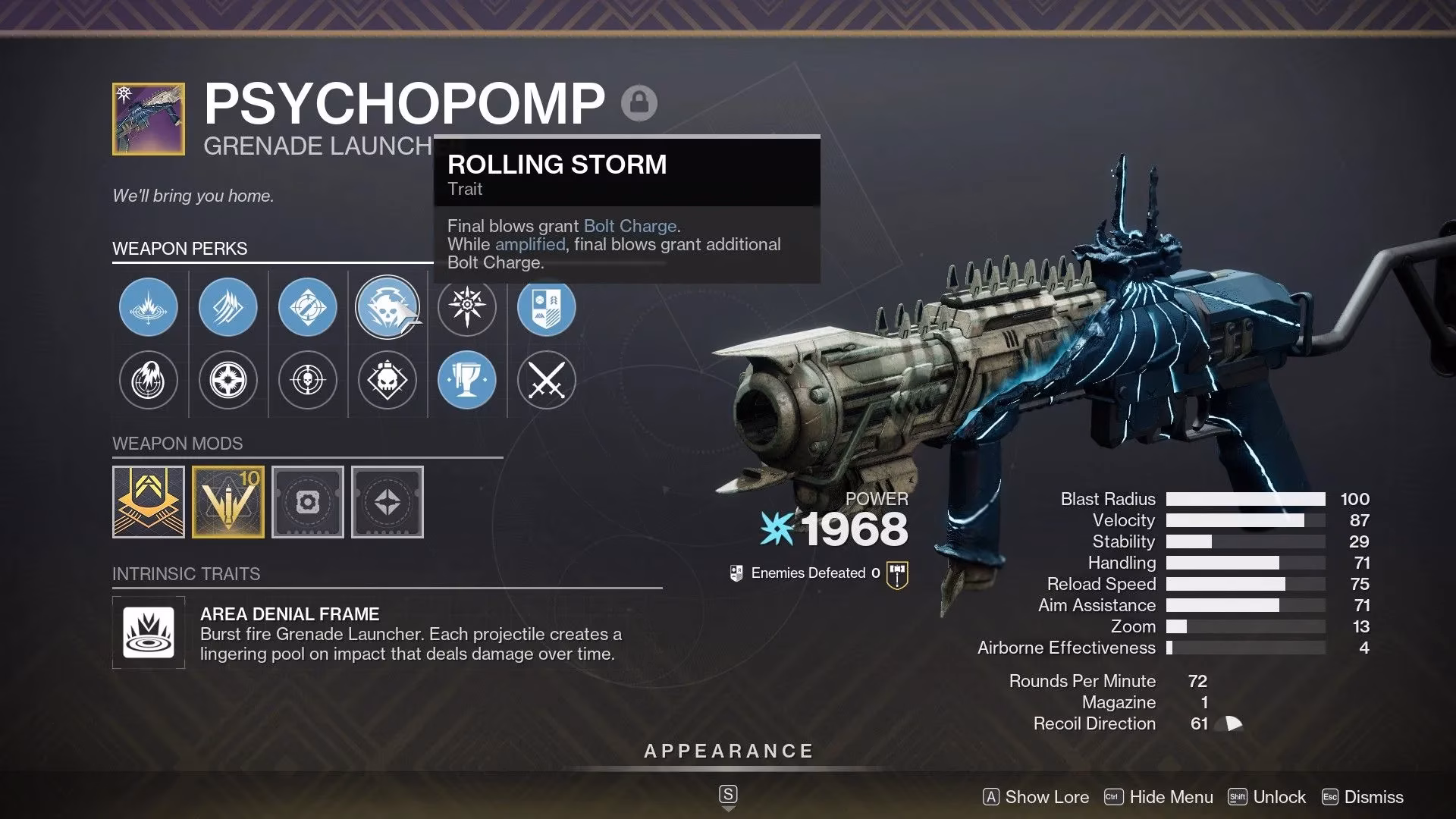Image resolution: width=1456 pixels, height=819 pixels.
Task: Inspect the Area Denial Frame intrinsic trait
Action: 149,632
